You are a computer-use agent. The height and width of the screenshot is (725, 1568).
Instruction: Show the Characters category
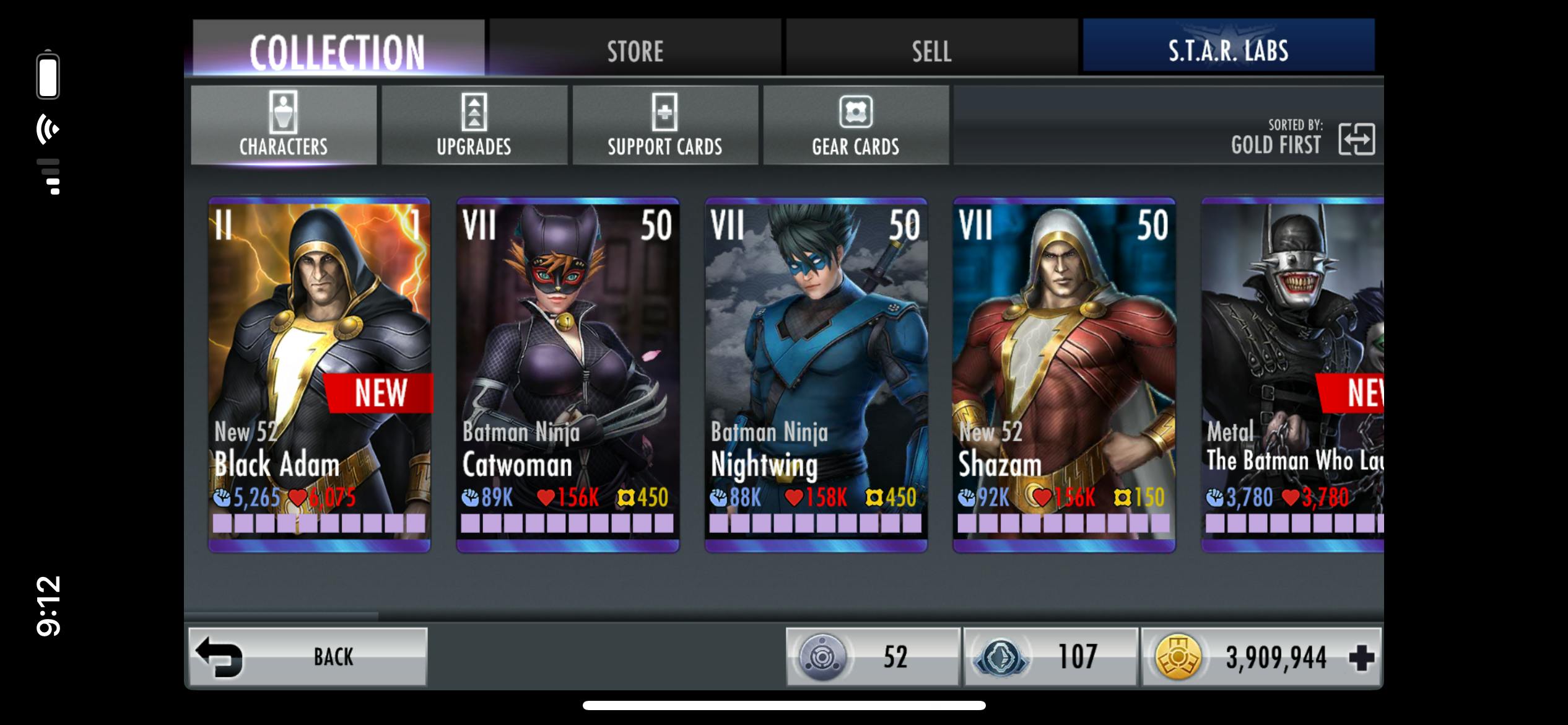[x=284, y=125]
